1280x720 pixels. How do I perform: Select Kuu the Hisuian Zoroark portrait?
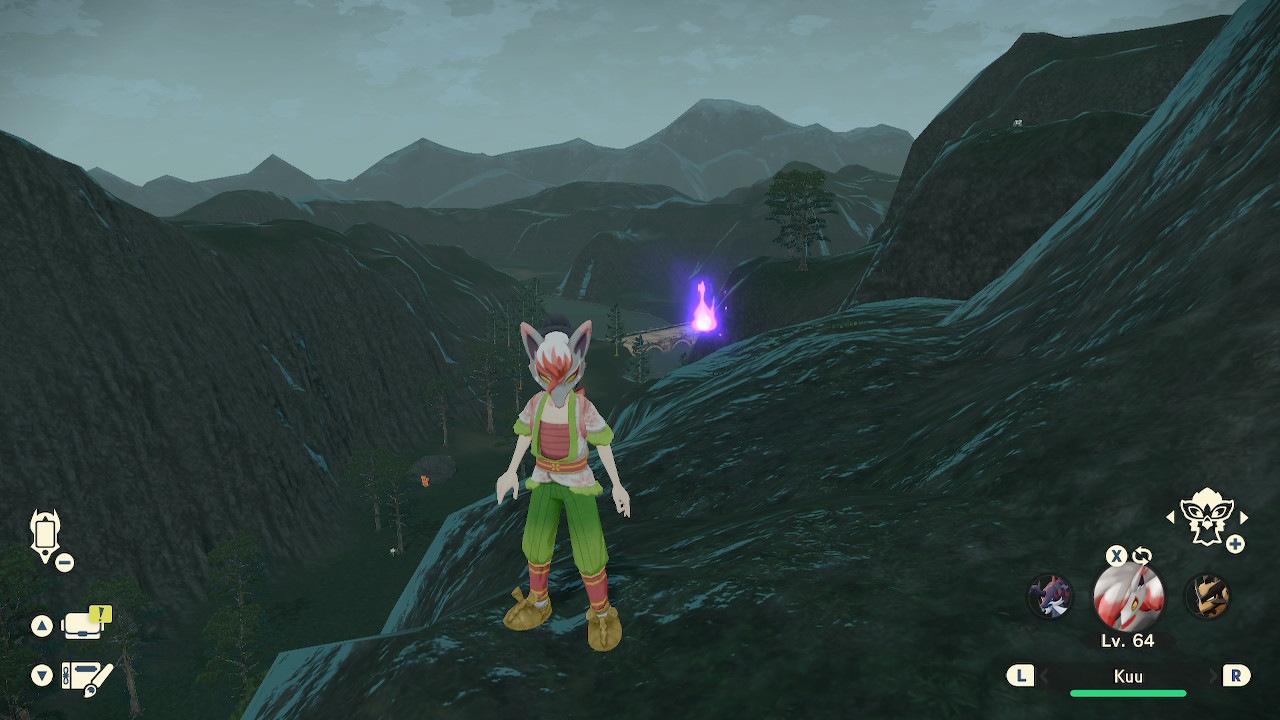(x=1128, y=597)
